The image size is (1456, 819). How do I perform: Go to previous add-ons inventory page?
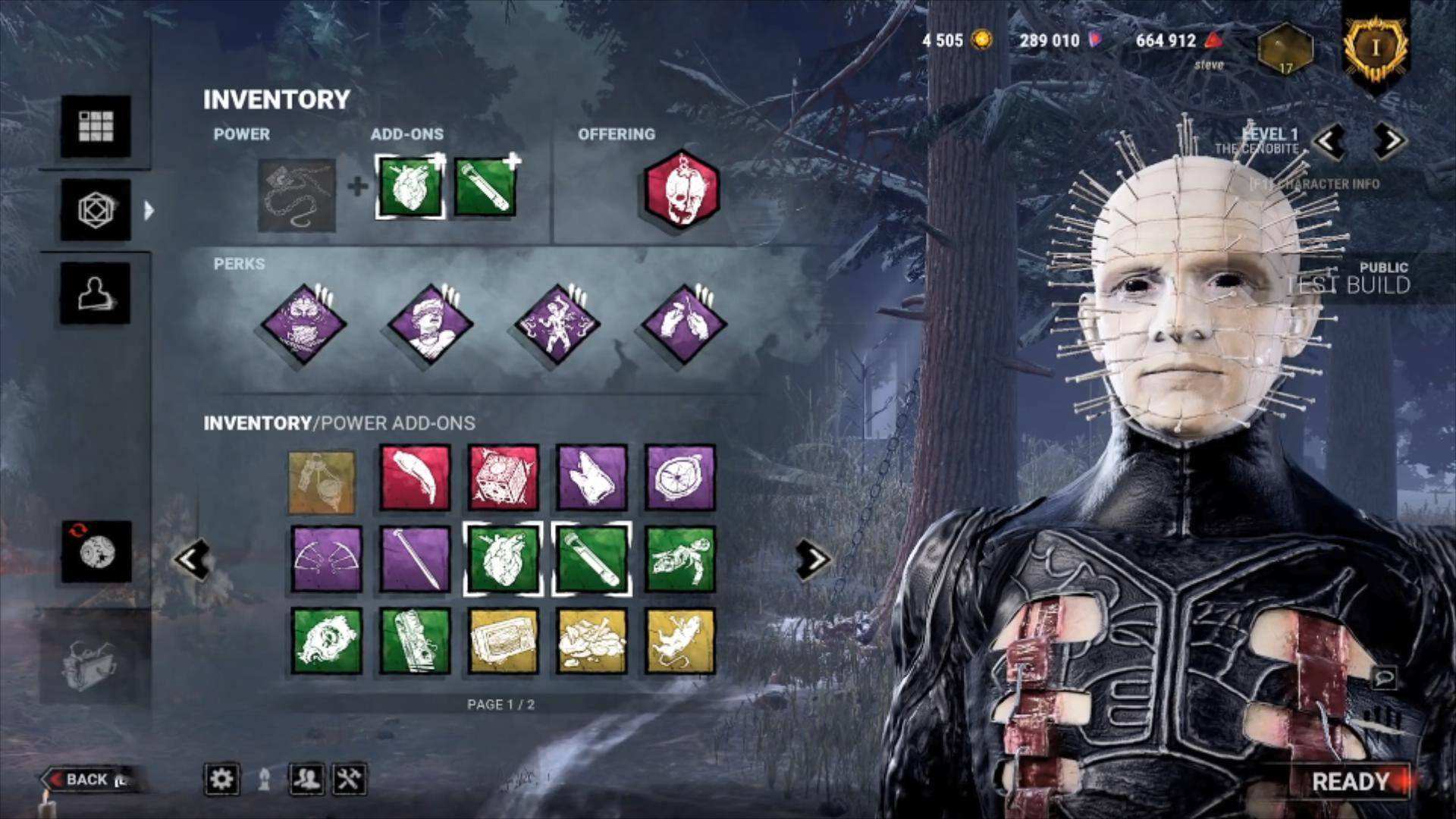[191, 560]
